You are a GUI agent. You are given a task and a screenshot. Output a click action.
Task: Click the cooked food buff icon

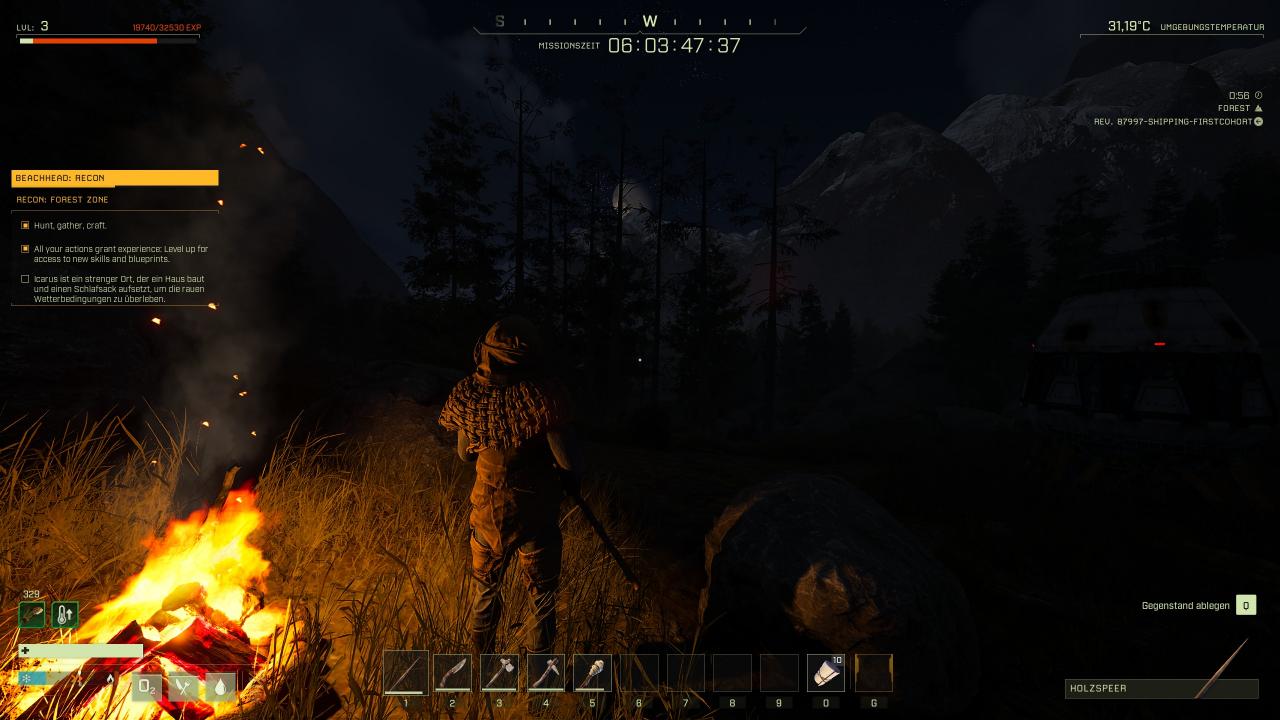[x=32, y=614]
